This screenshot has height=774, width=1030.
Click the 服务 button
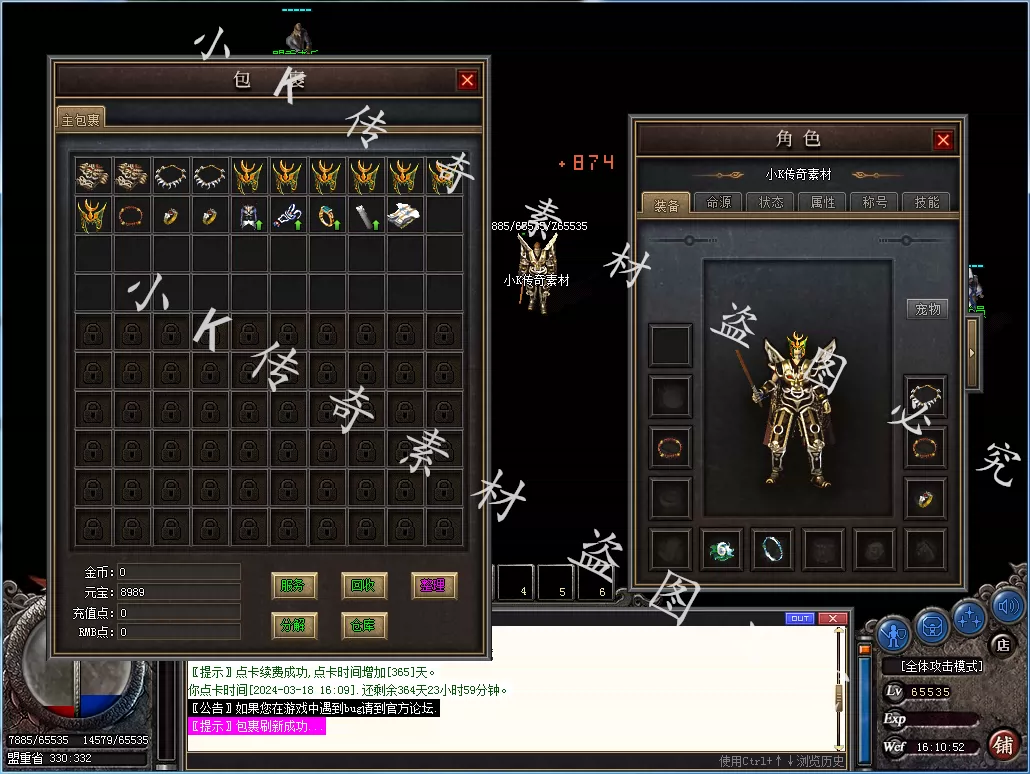point(294,586)
